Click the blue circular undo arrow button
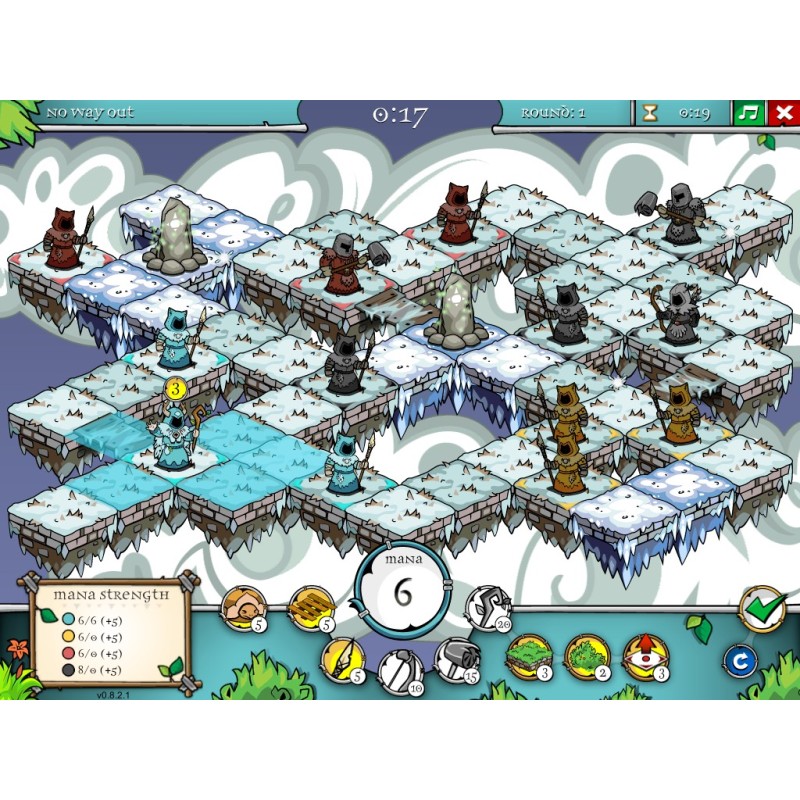 pyautogui.click(x=740, y=661)
